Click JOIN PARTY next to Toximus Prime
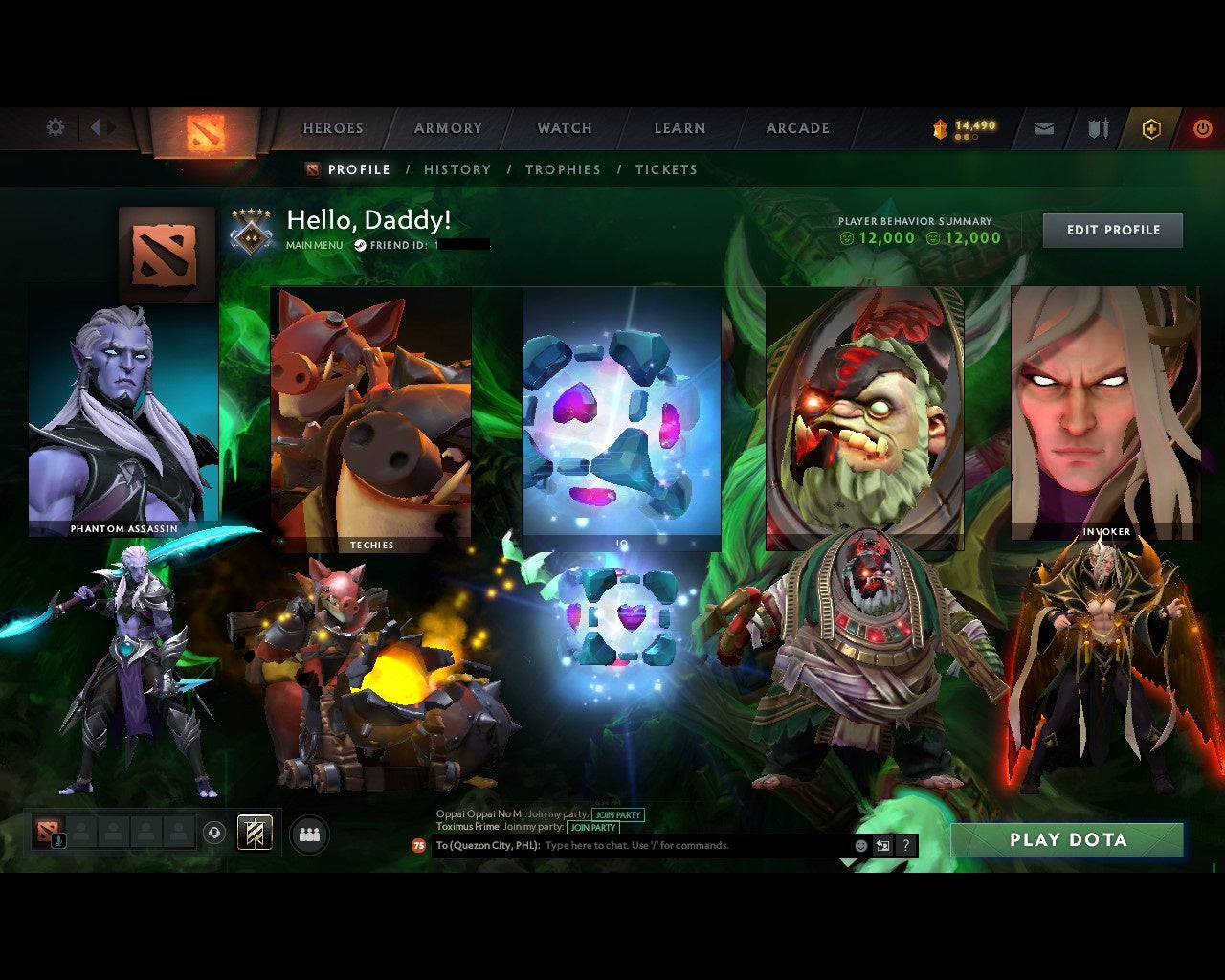1225x980 pixels. click(x=593, y=828)
